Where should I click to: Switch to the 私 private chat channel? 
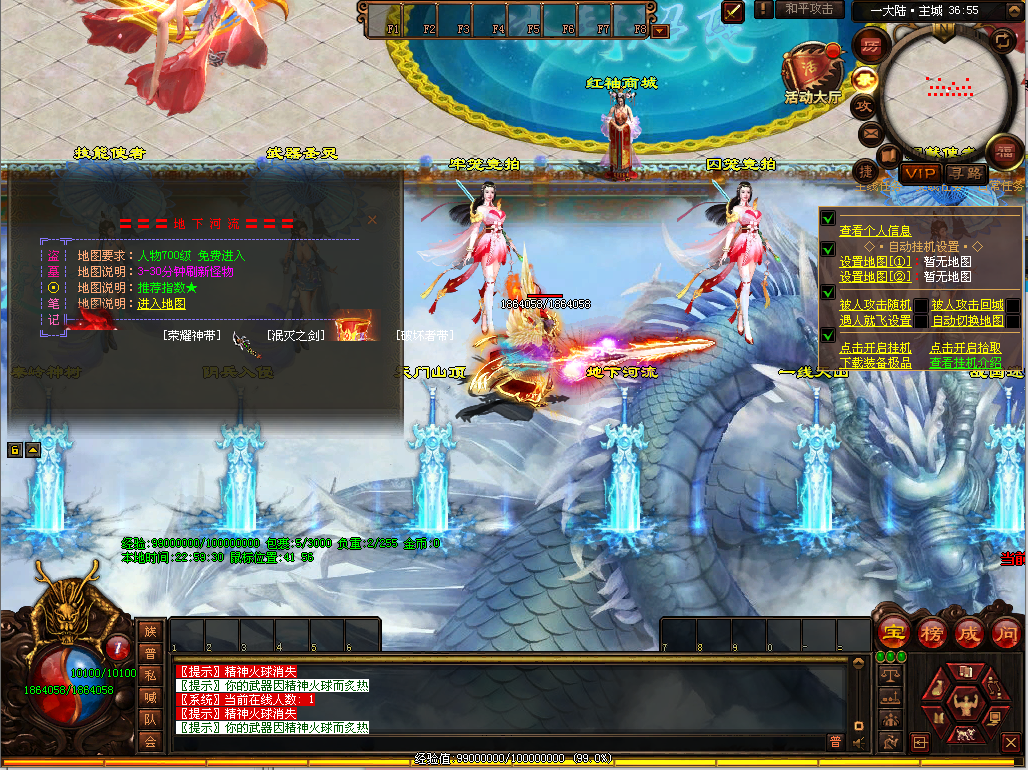[x=150, y=675]
